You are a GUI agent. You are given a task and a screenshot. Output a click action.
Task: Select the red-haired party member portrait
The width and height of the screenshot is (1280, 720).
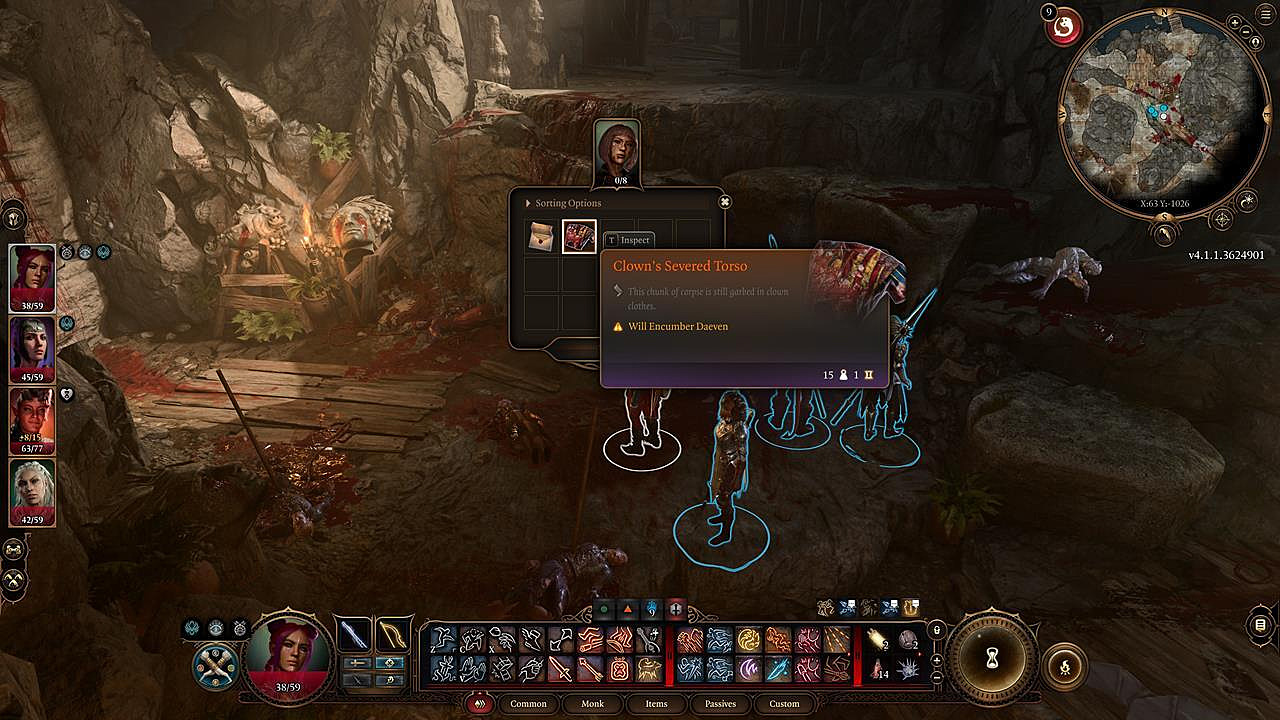click(32, 277)
